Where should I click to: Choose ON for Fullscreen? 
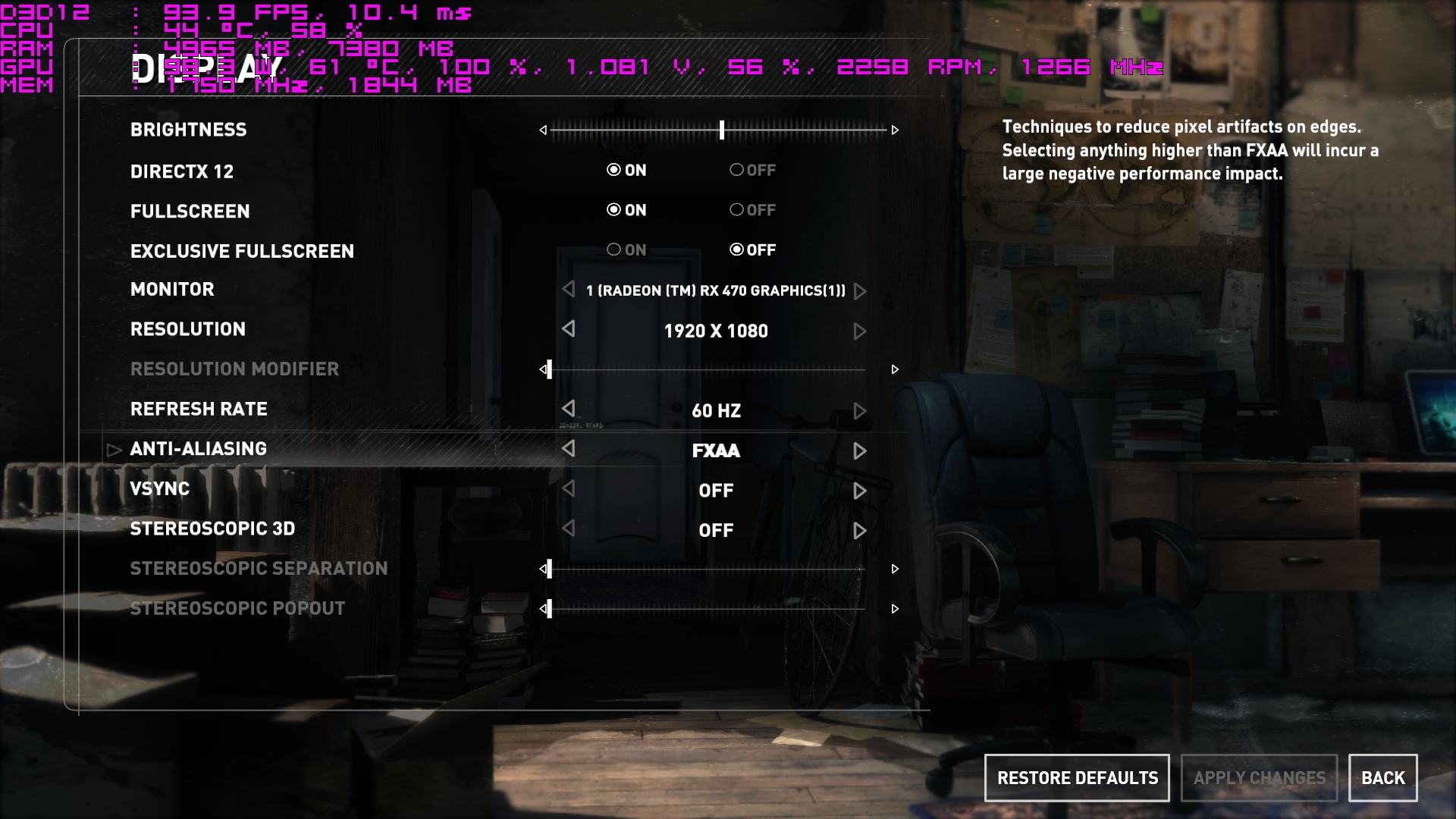[626, 210]
